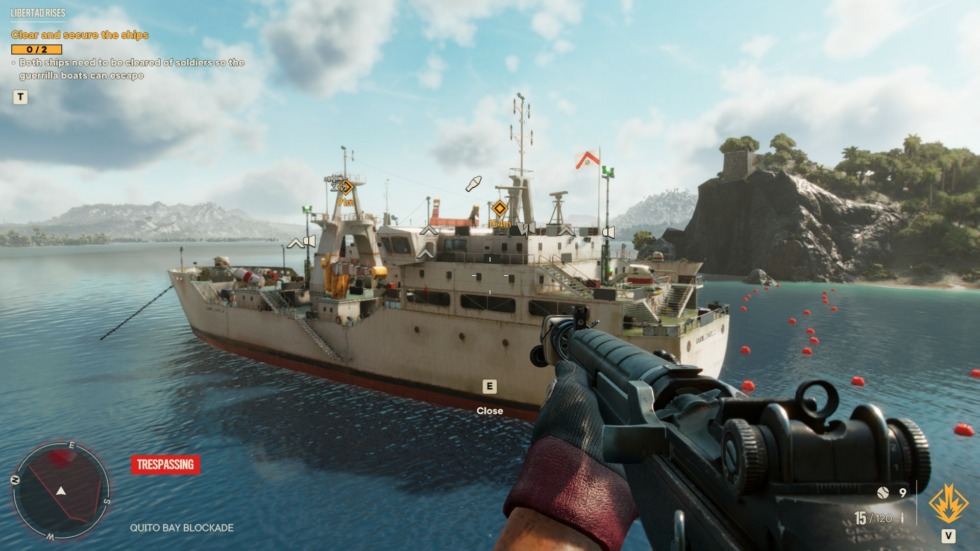The image size is (980, 551).
Task: Activate the Supremo ability icon
Action: 947,503
